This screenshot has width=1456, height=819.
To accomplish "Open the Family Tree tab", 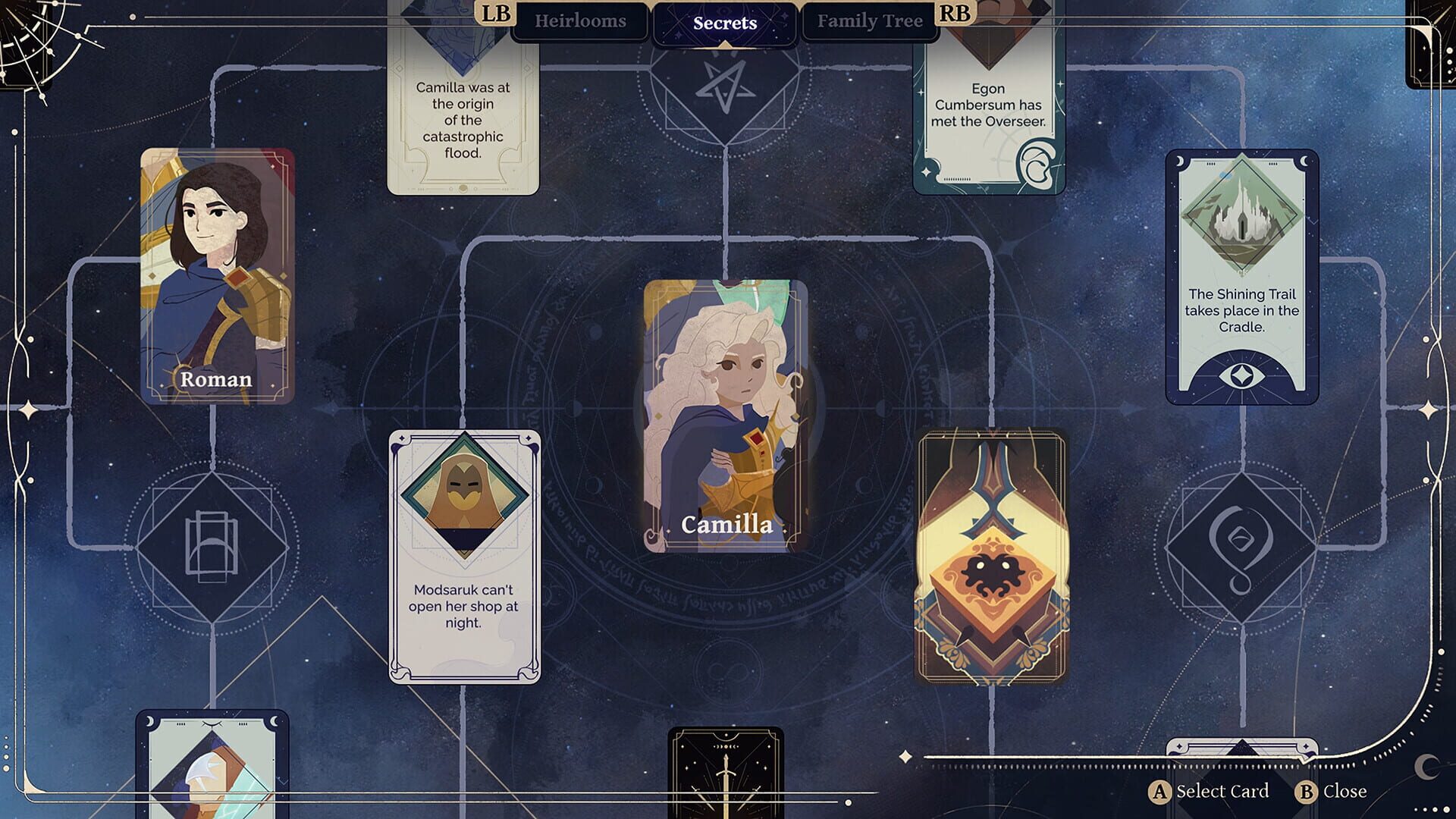I will 871,20.
